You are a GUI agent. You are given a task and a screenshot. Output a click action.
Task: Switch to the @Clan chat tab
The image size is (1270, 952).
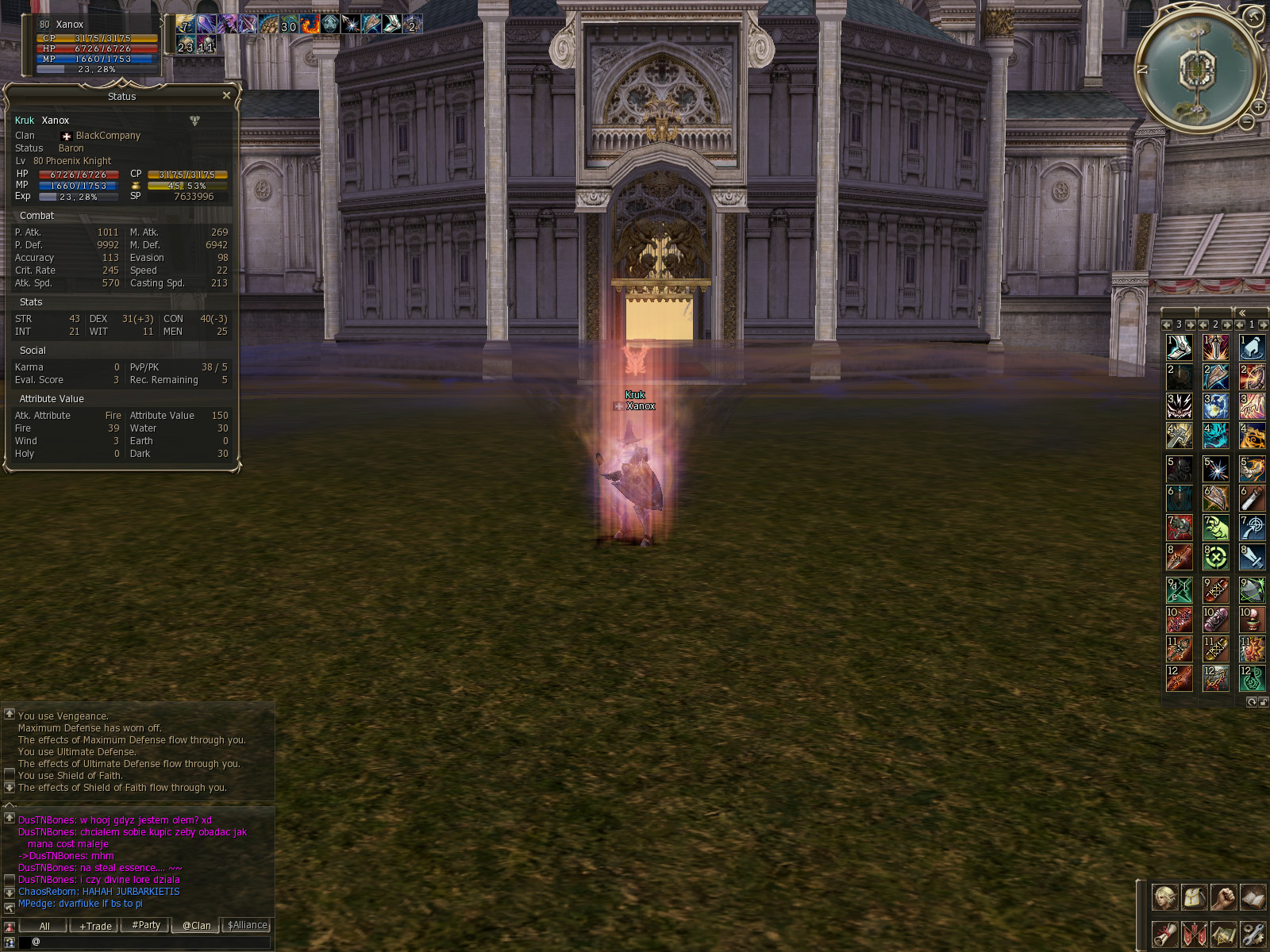pyautogui.click(x=196, y=926)
